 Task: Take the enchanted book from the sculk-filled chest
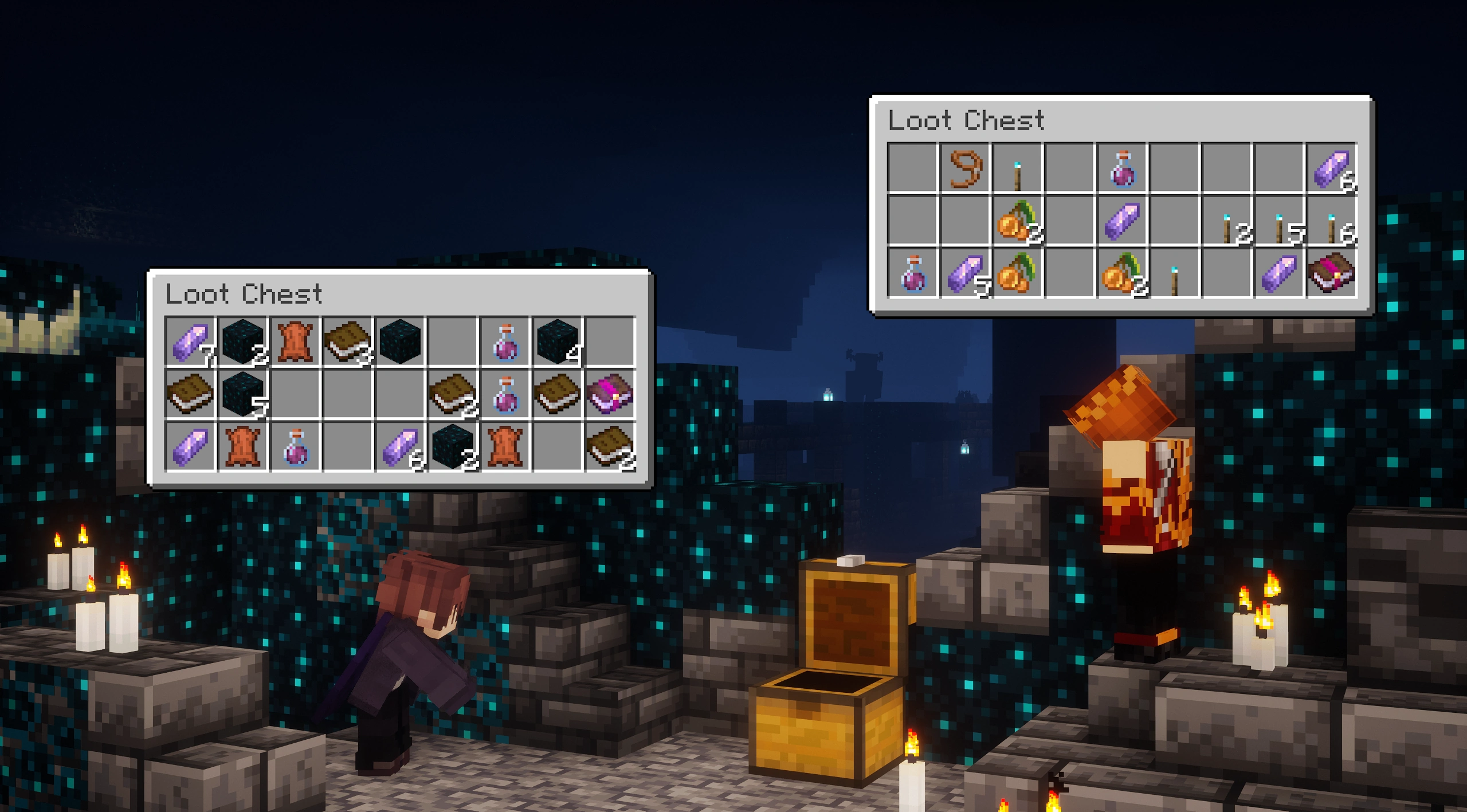click(610, 394)
